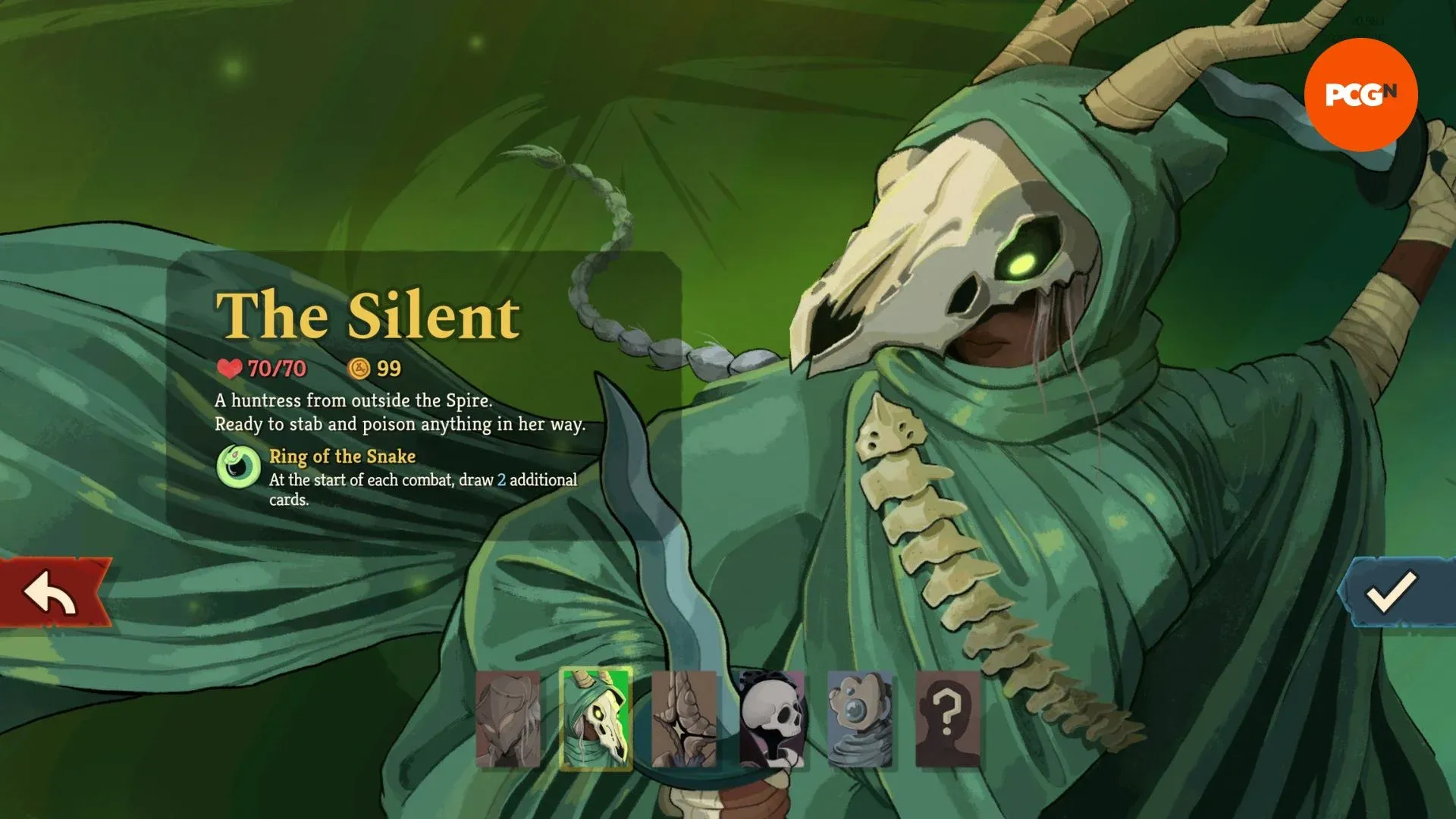Choose the Silent's green skull portrait
Image resolution: width=1456 pixels, height=819 pixels.
(x=596, y=719)
